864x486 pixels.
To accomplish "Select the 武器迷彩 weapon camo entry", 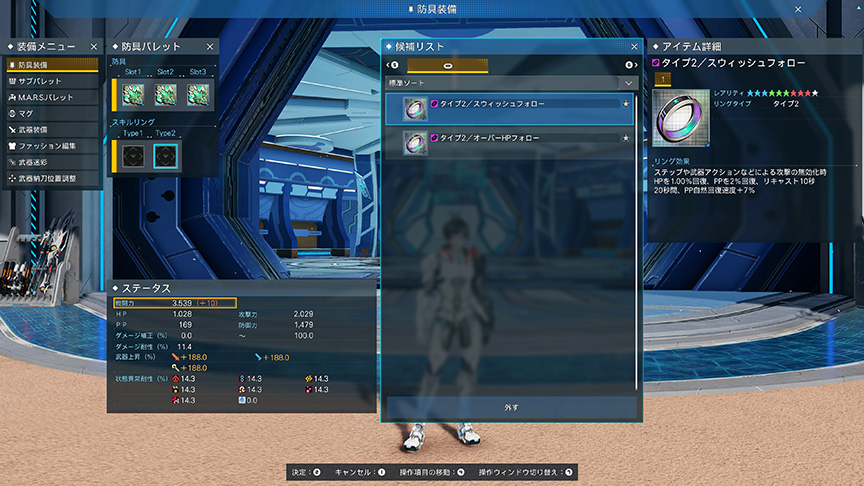I will pyautogui.click(x=50, y=161).
